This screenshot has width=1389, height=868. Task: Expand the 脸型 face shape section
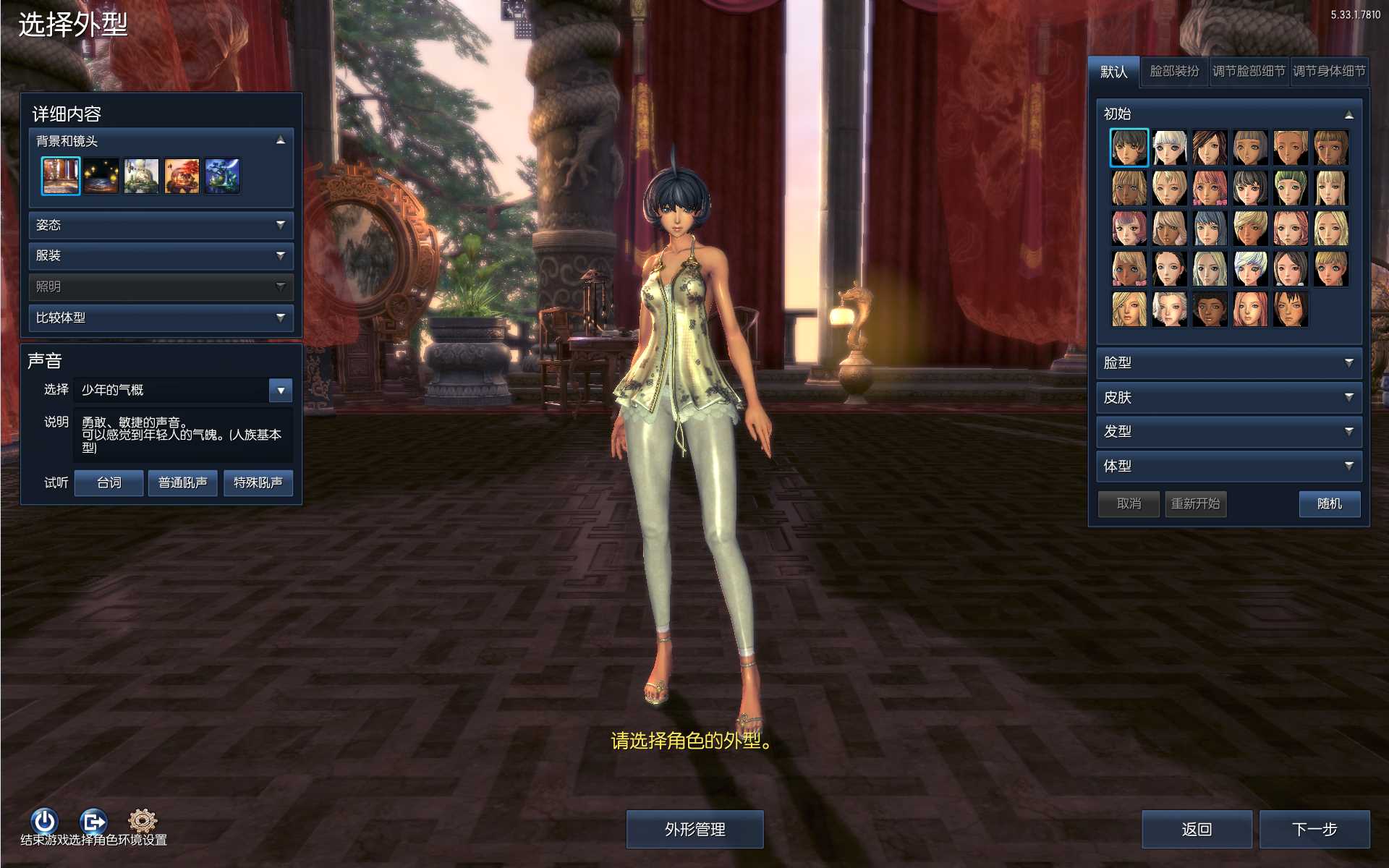(1228, 362)
